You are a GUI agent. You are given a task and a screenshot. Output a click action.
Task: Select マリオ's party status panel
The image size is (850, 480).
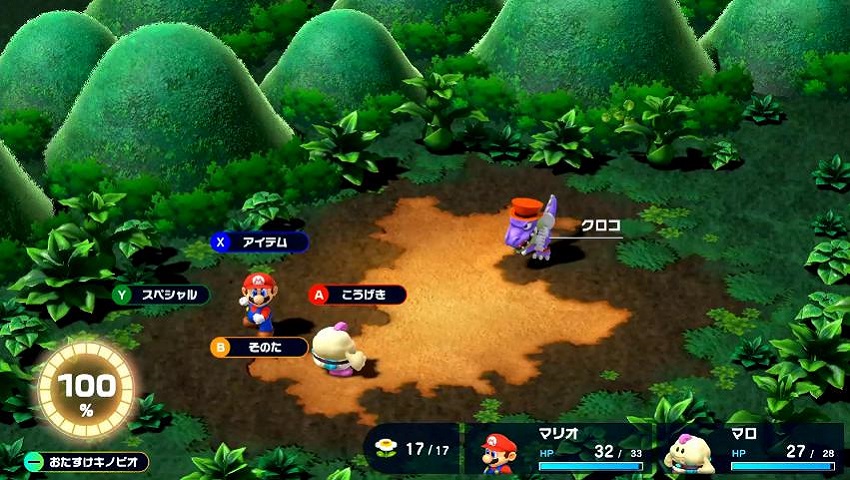pyautogui.click(x=558, y=451)
